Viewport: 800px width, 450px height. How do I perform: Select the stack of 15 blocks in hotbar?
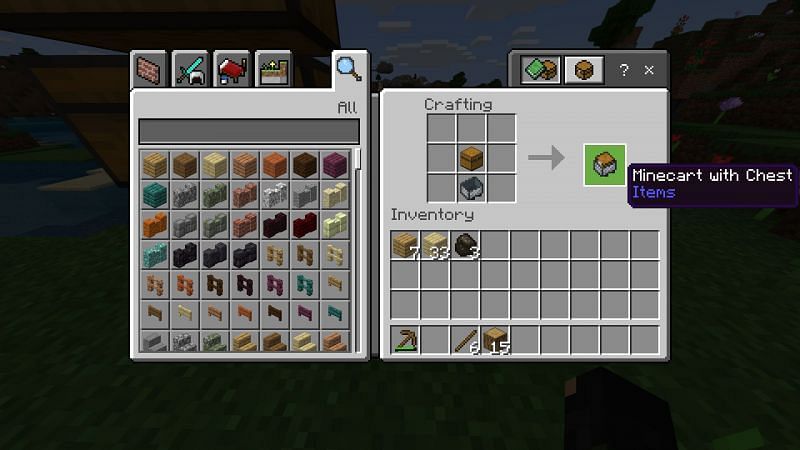pyautogui.click(x=495, y=339)
